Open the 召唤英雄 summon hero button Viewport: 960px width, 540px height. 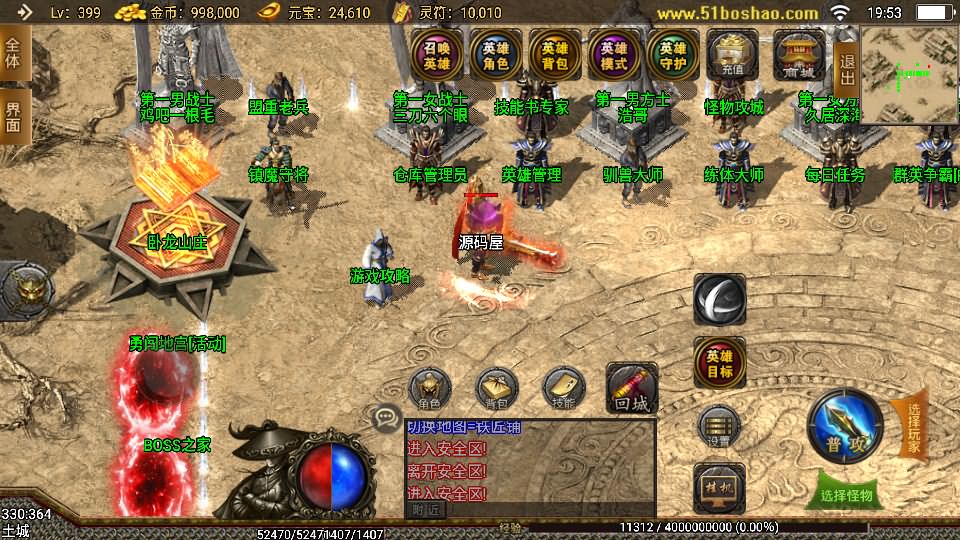coord(437,53)
